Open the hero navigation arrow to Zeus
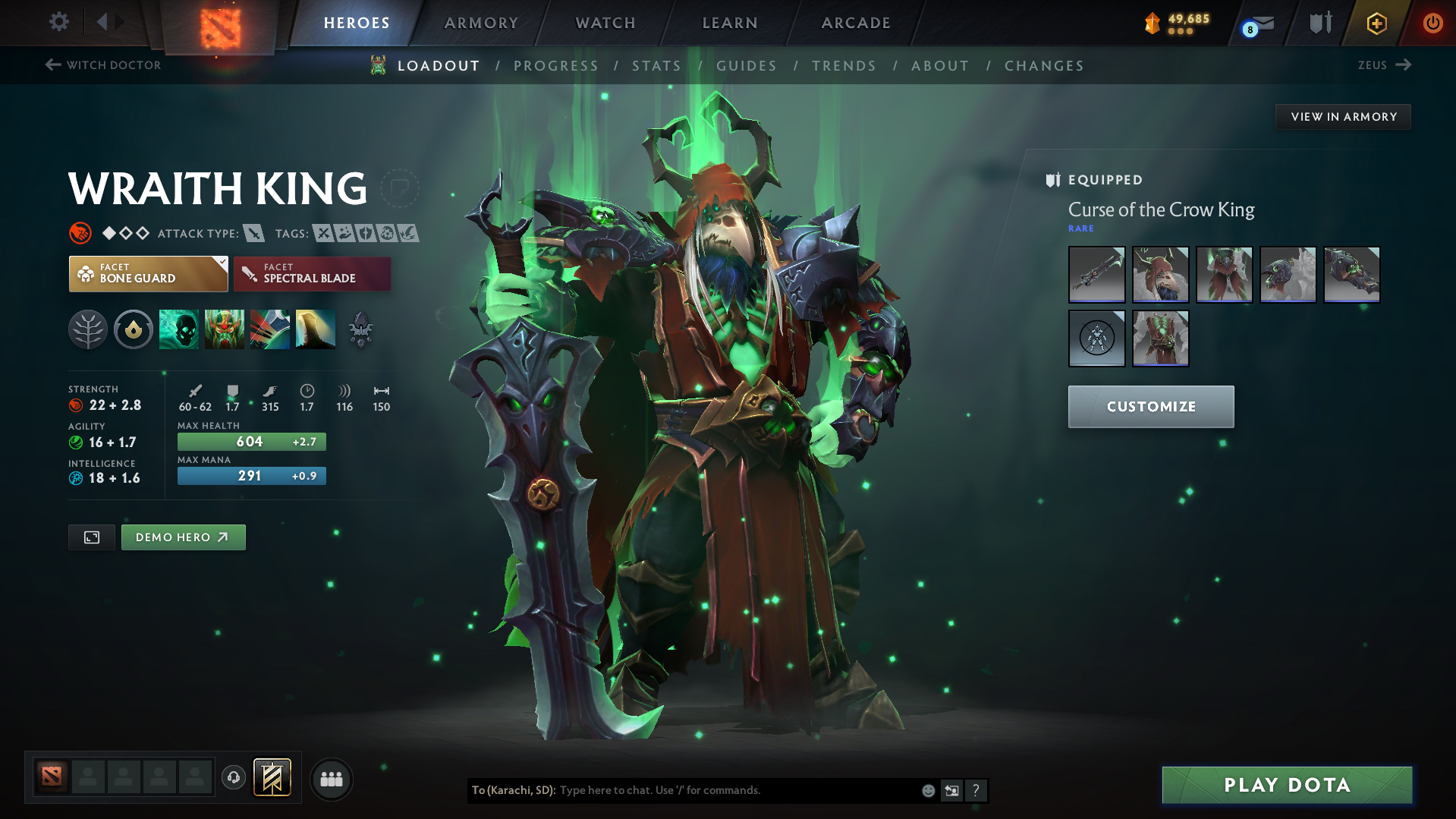This screenshot has width=1456, height=819. tap(1403, 65)
